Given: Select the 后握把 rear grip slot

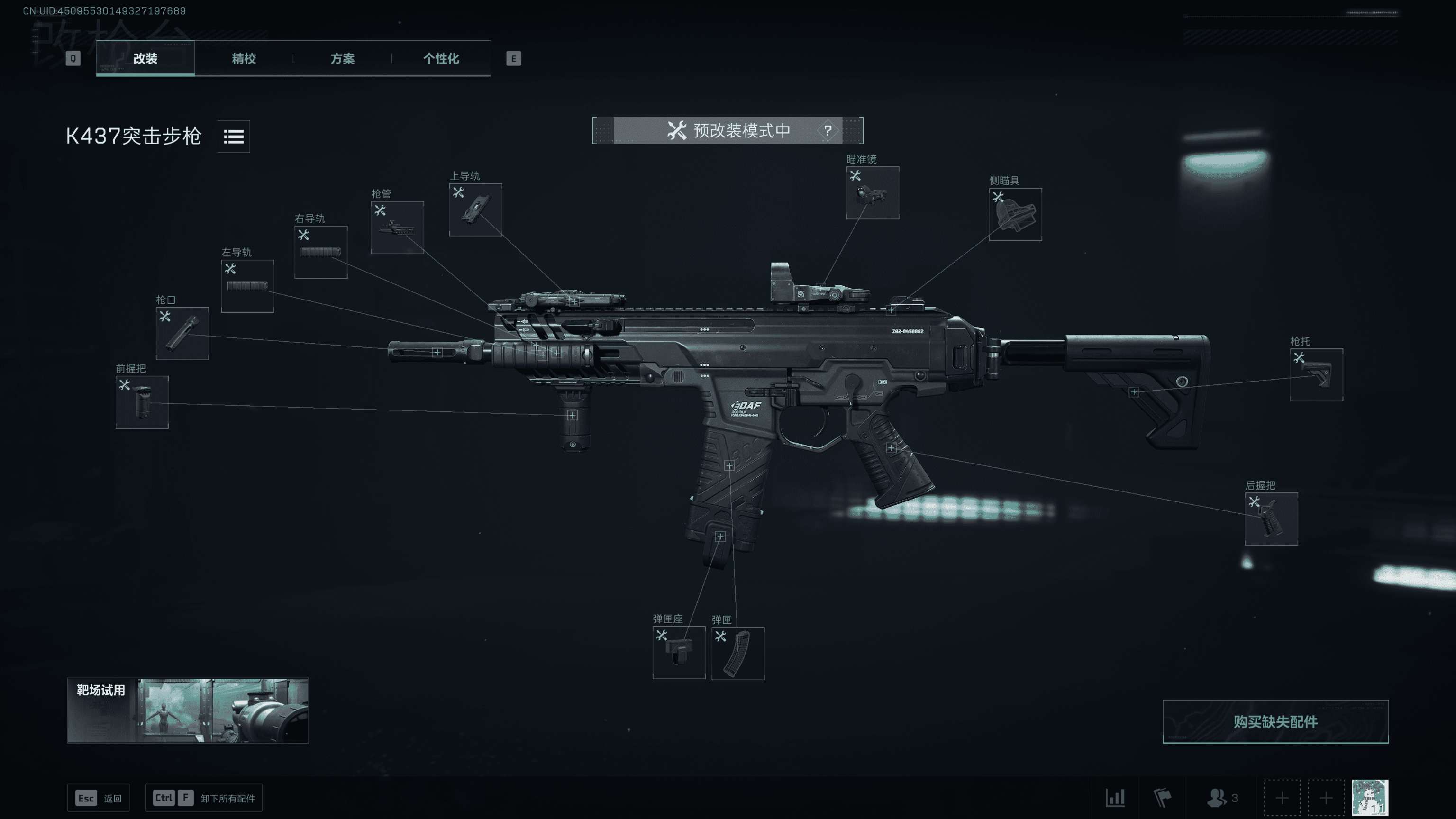Looking at the screenshot, I should tap(1271, 519).
